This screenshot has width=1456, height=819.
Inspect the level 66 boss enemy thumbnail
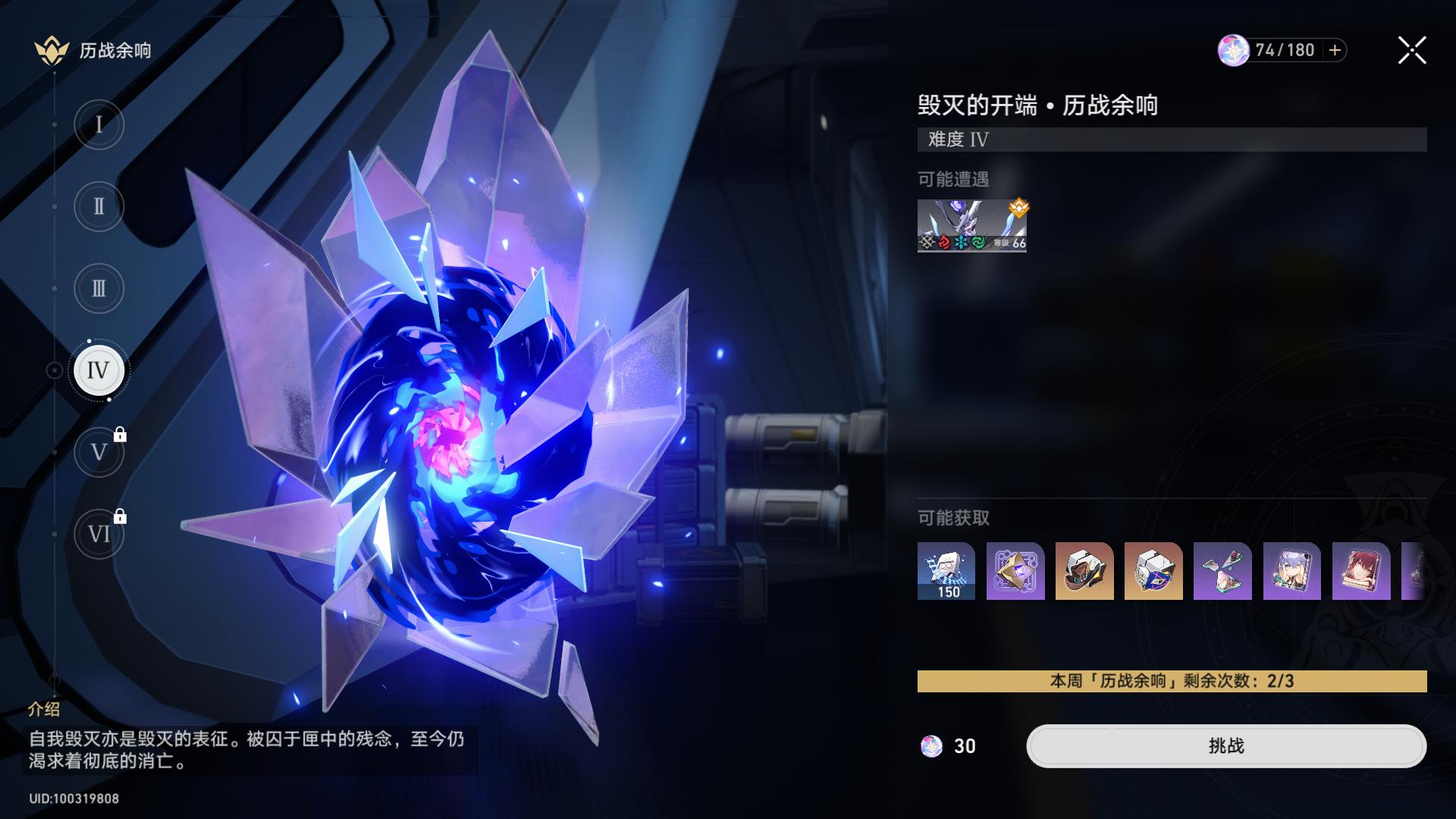(971, 225)
